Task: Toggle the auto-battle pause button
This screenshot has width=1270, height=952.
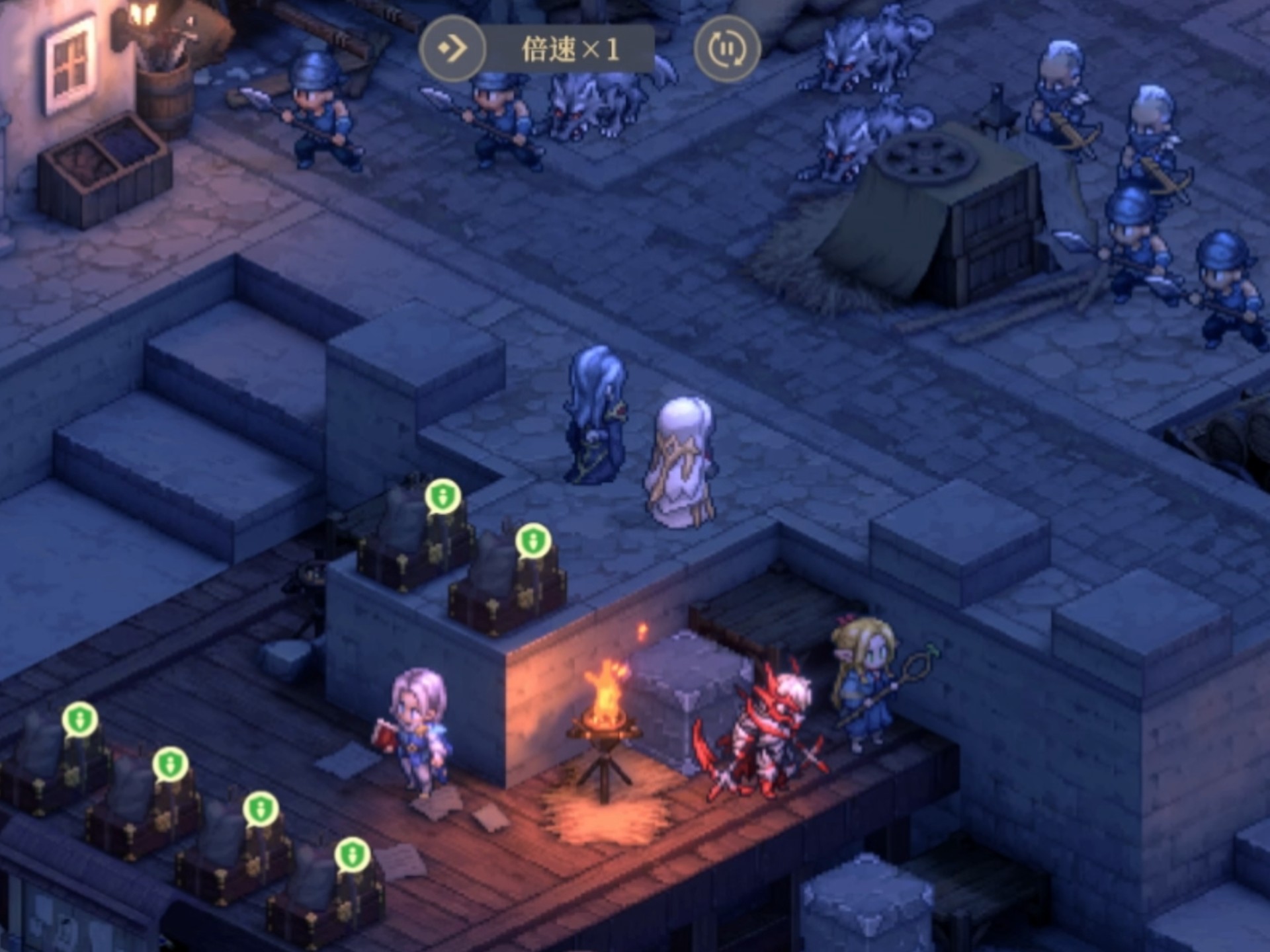Action: 726,48
